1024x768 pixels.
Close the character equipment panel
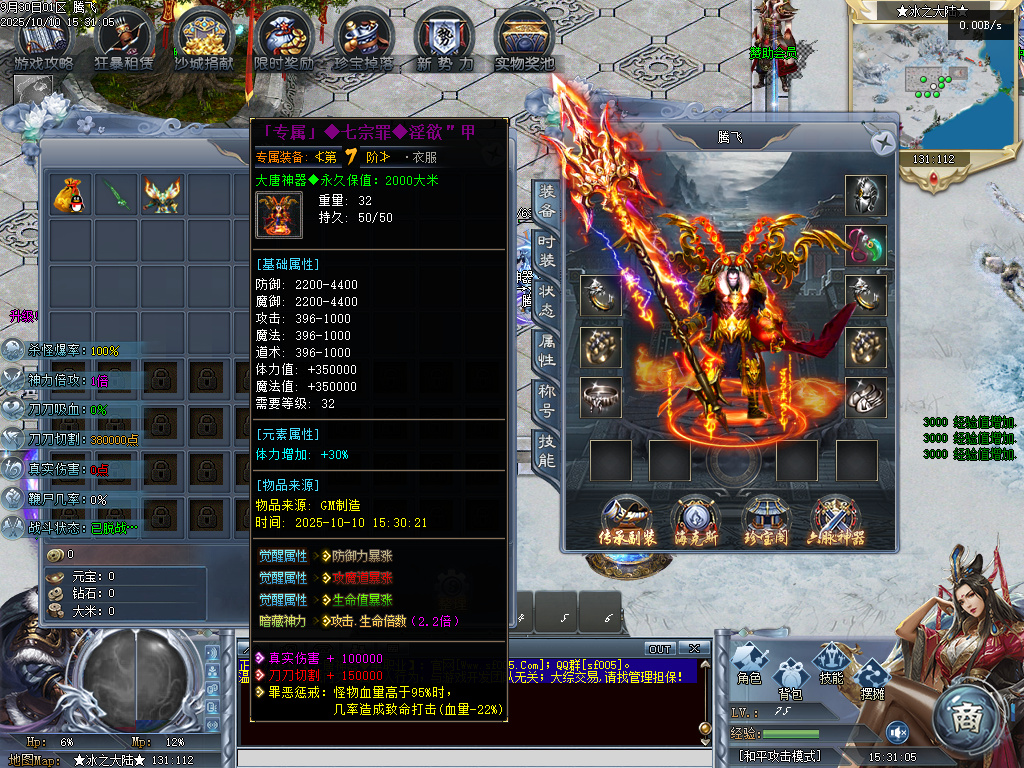click(x=881, y=143)
